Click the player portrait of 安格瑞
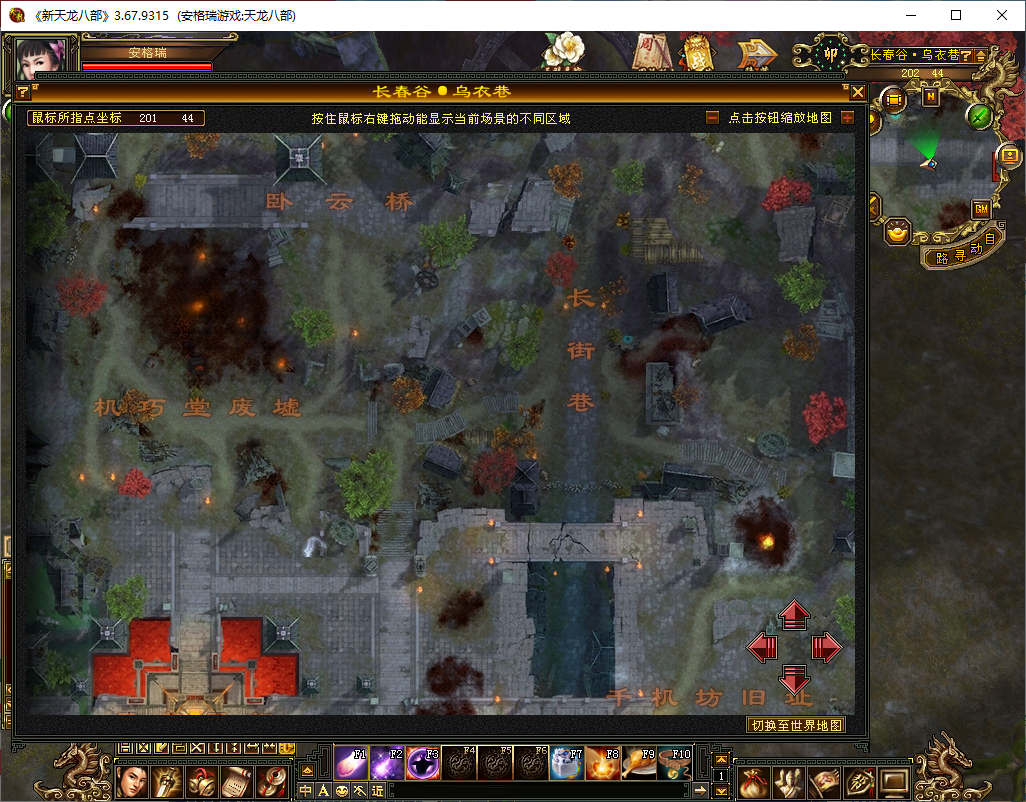1026x802 pixels. click(42, 60)
